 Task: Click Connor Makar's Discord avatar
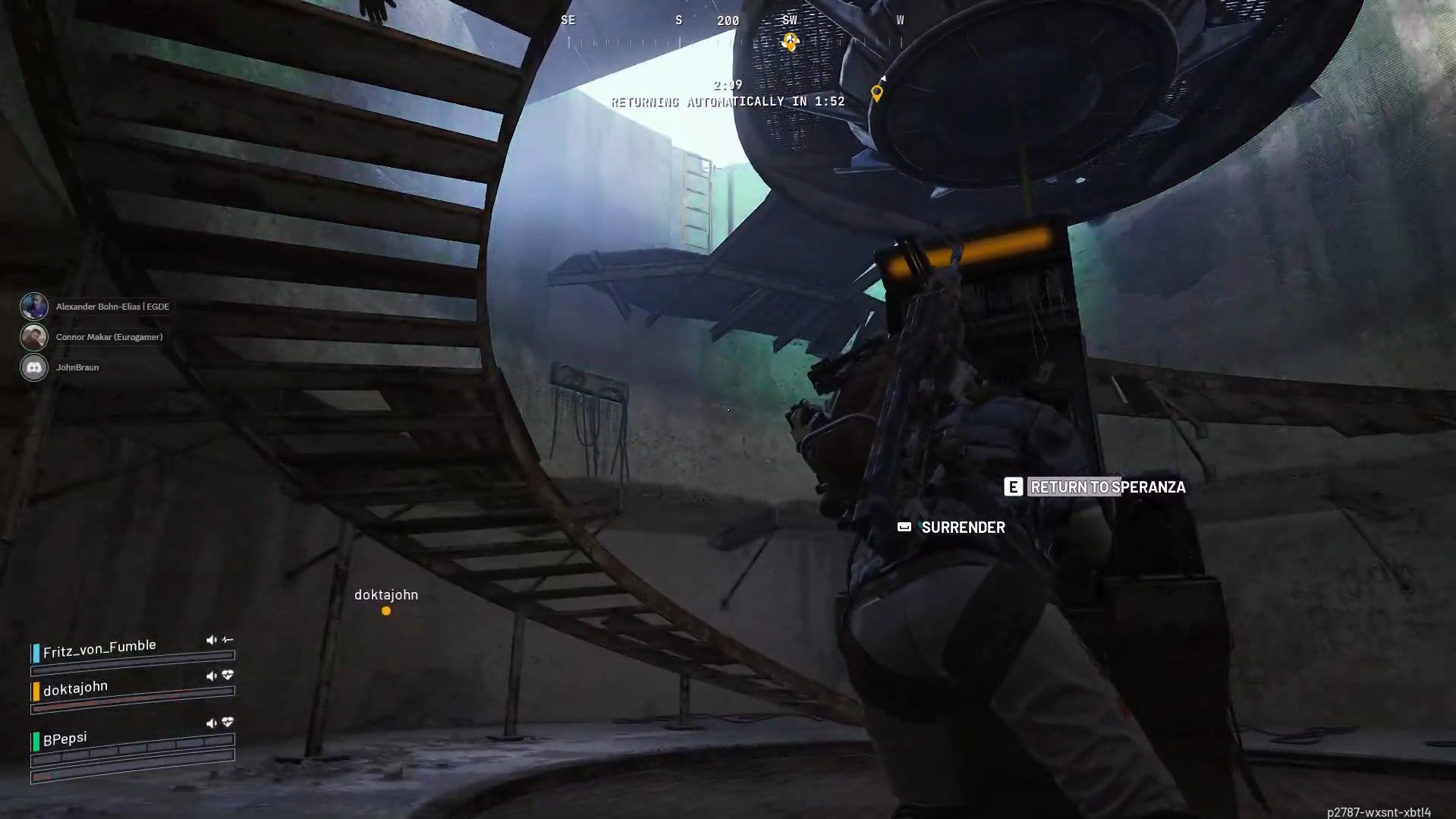tap(34, 336)
